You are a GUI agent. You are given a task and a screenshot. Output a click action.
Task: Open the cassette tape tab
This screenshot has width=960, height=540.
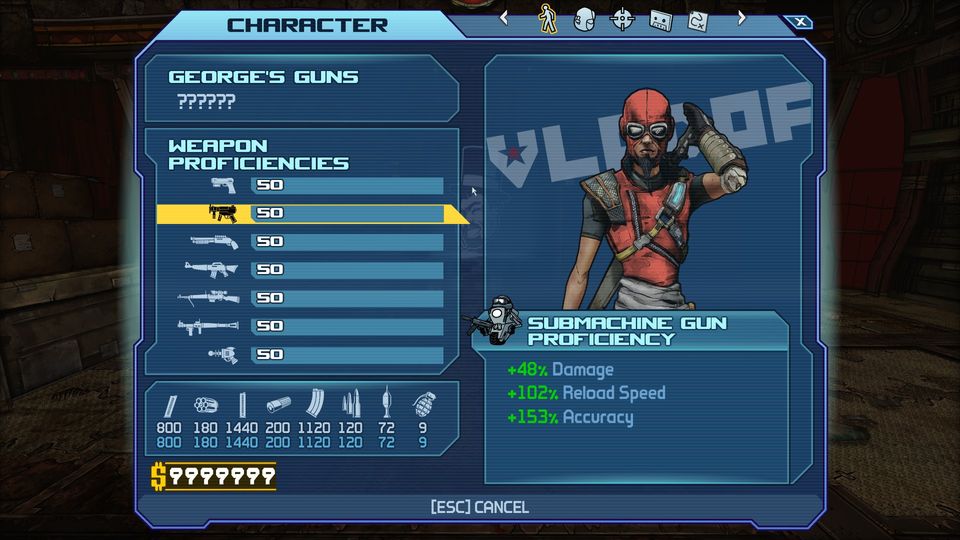[x=660, y=18]
